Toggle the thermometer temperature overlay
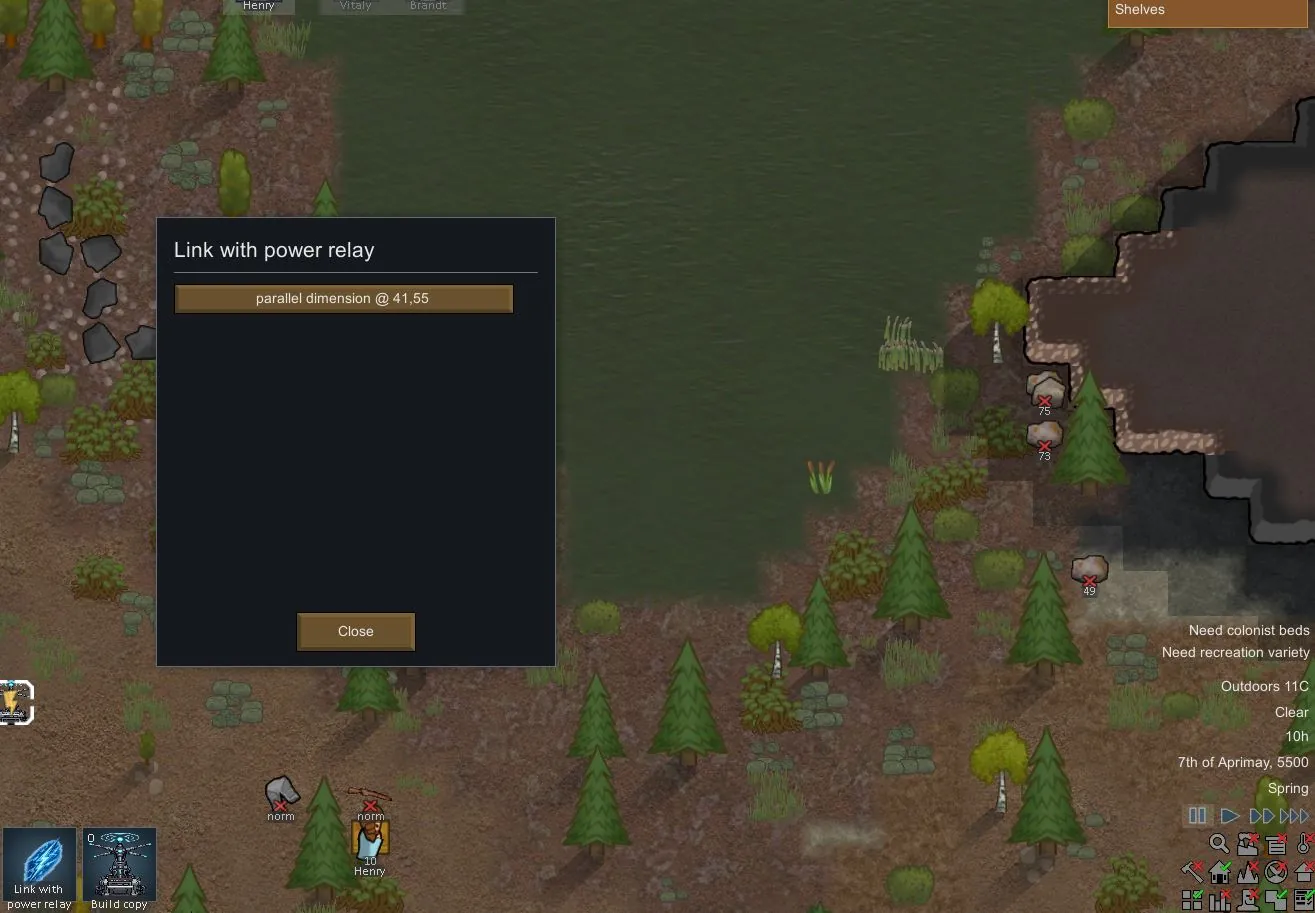Image resolution: width=1315 pixels, height=913 pixels. 1305,844
